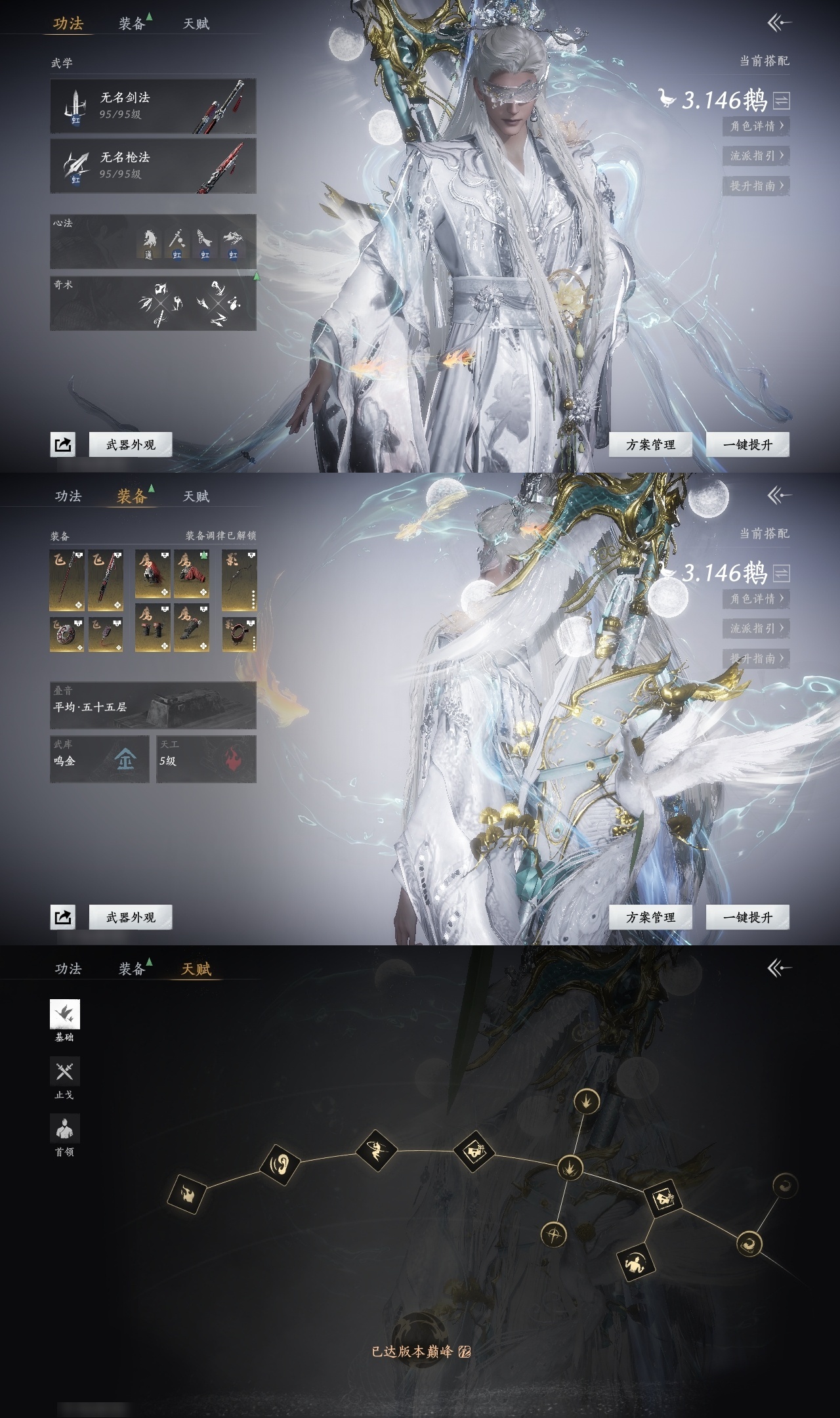This screenshot has height=1418, width=840.
Task: Open the 天工 5级 panel
Action: pos(206,760)
